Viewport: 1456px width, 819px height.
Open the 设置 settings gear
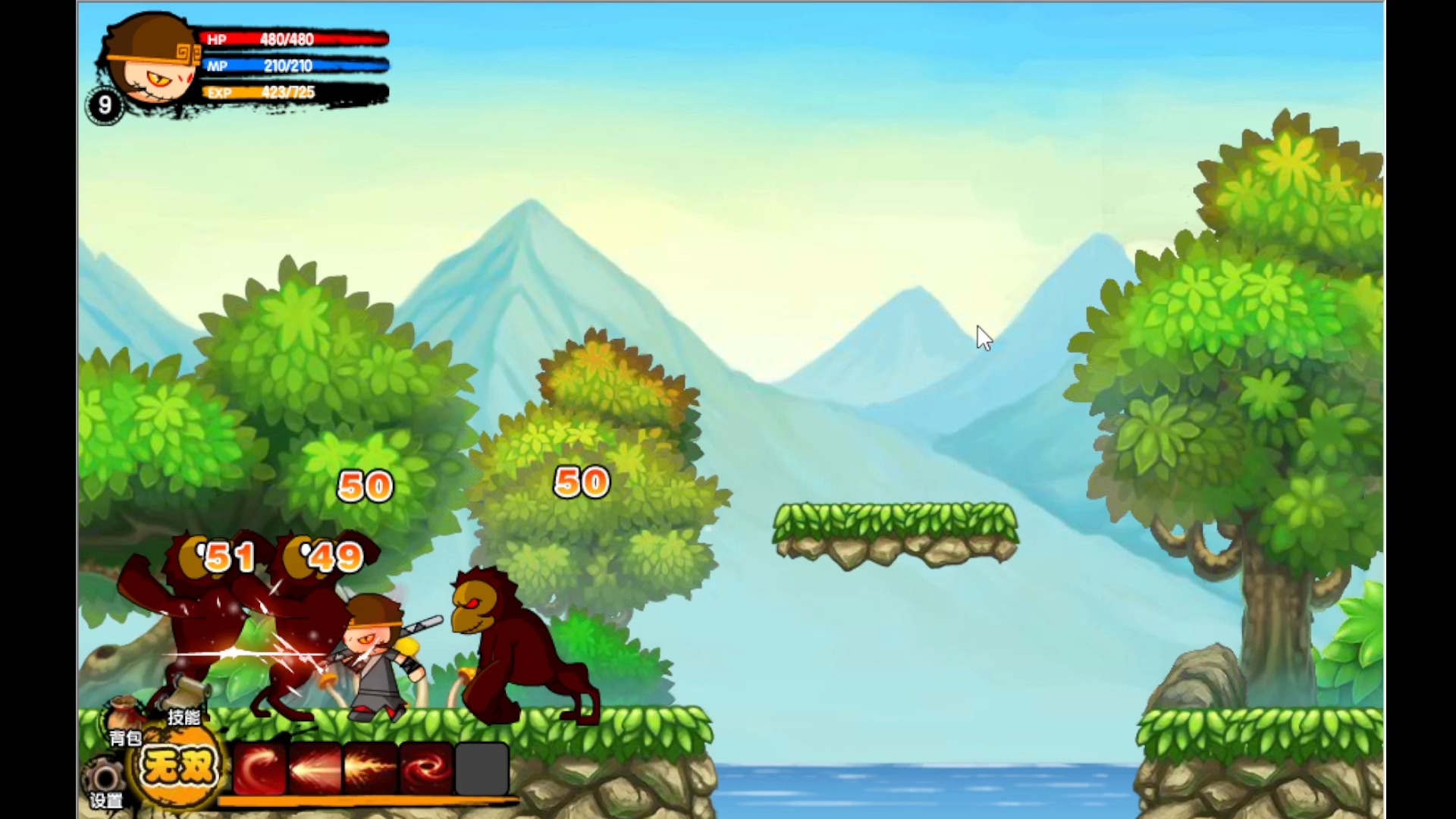(104, 781)
